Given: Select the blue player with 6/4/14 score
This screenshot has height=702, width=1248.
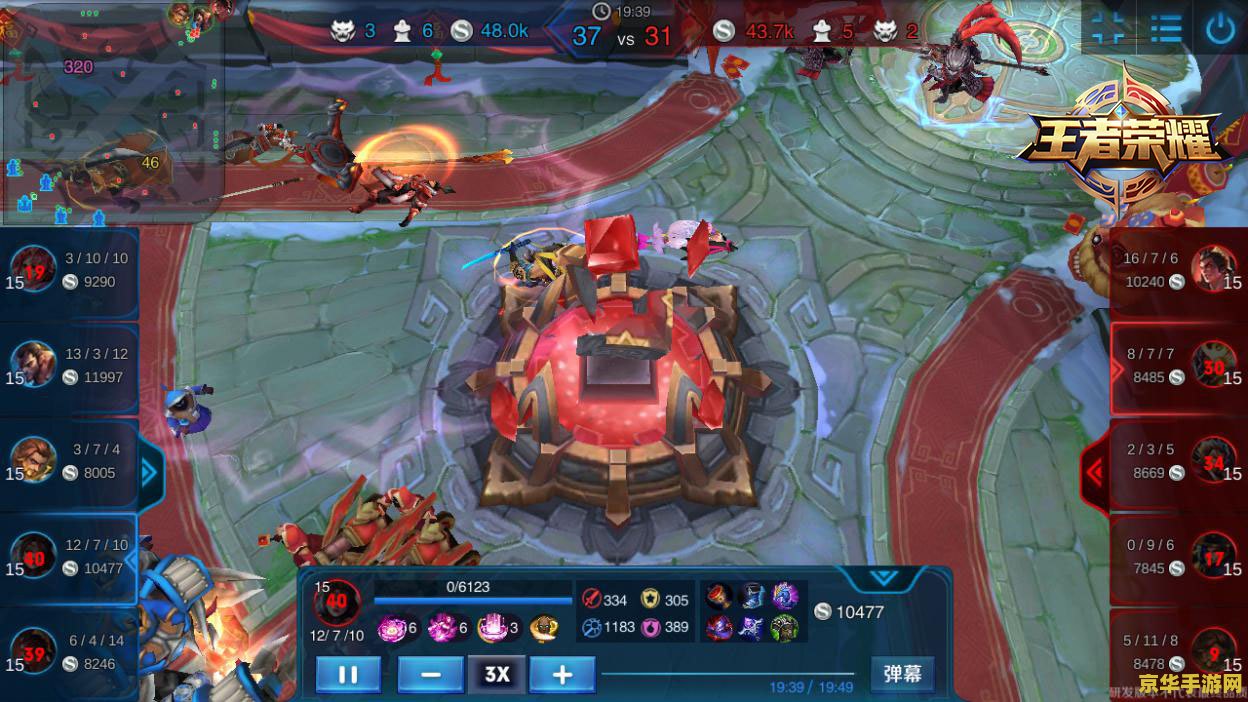Looking at the screenshot, I should (68, 652).
